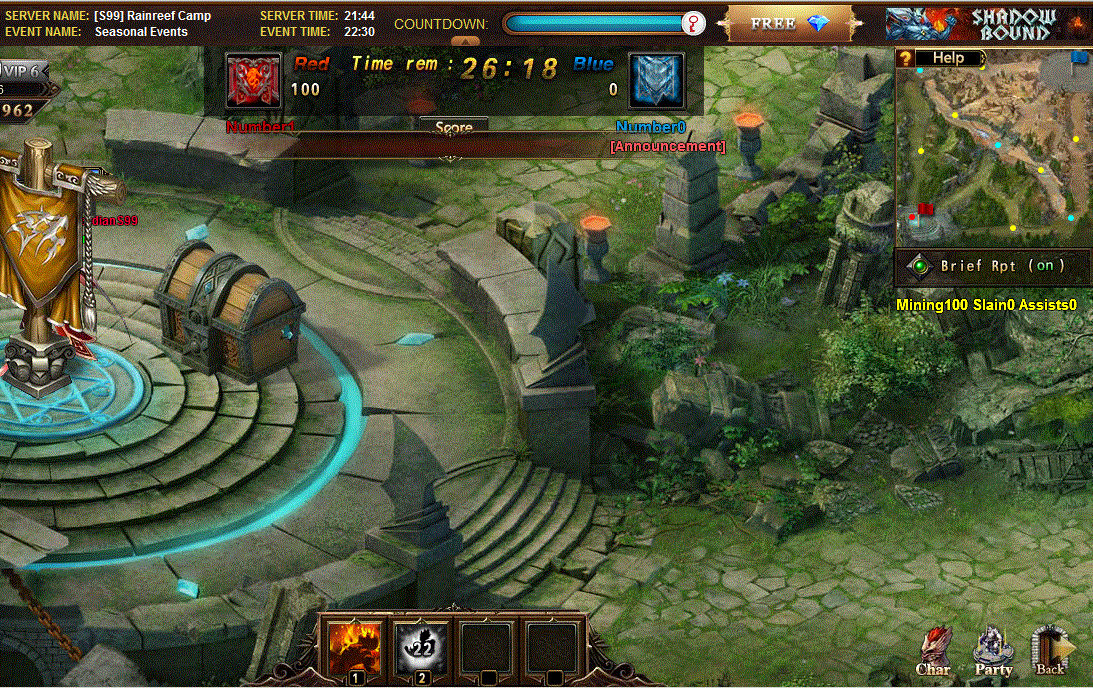1093x688 pixels.
Task: Toggle the Brief Rpt setting
Action: (994, 266)
